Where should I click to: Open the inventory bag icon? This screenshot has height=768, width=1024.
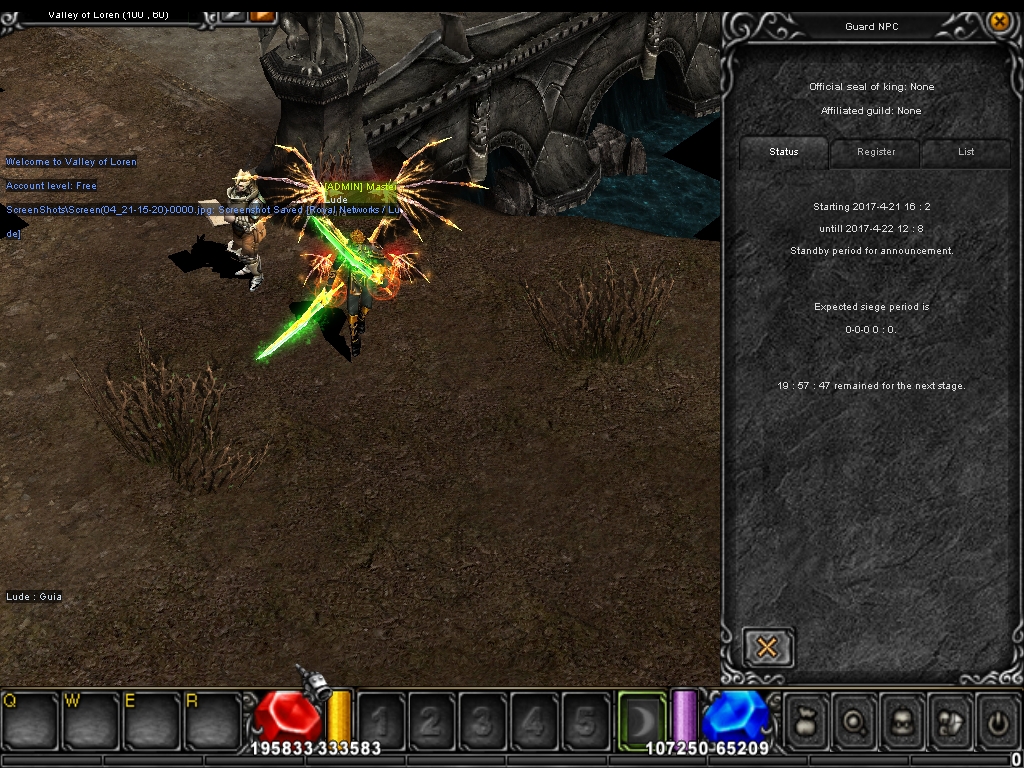pyautogui.click(x=806, y=720)
